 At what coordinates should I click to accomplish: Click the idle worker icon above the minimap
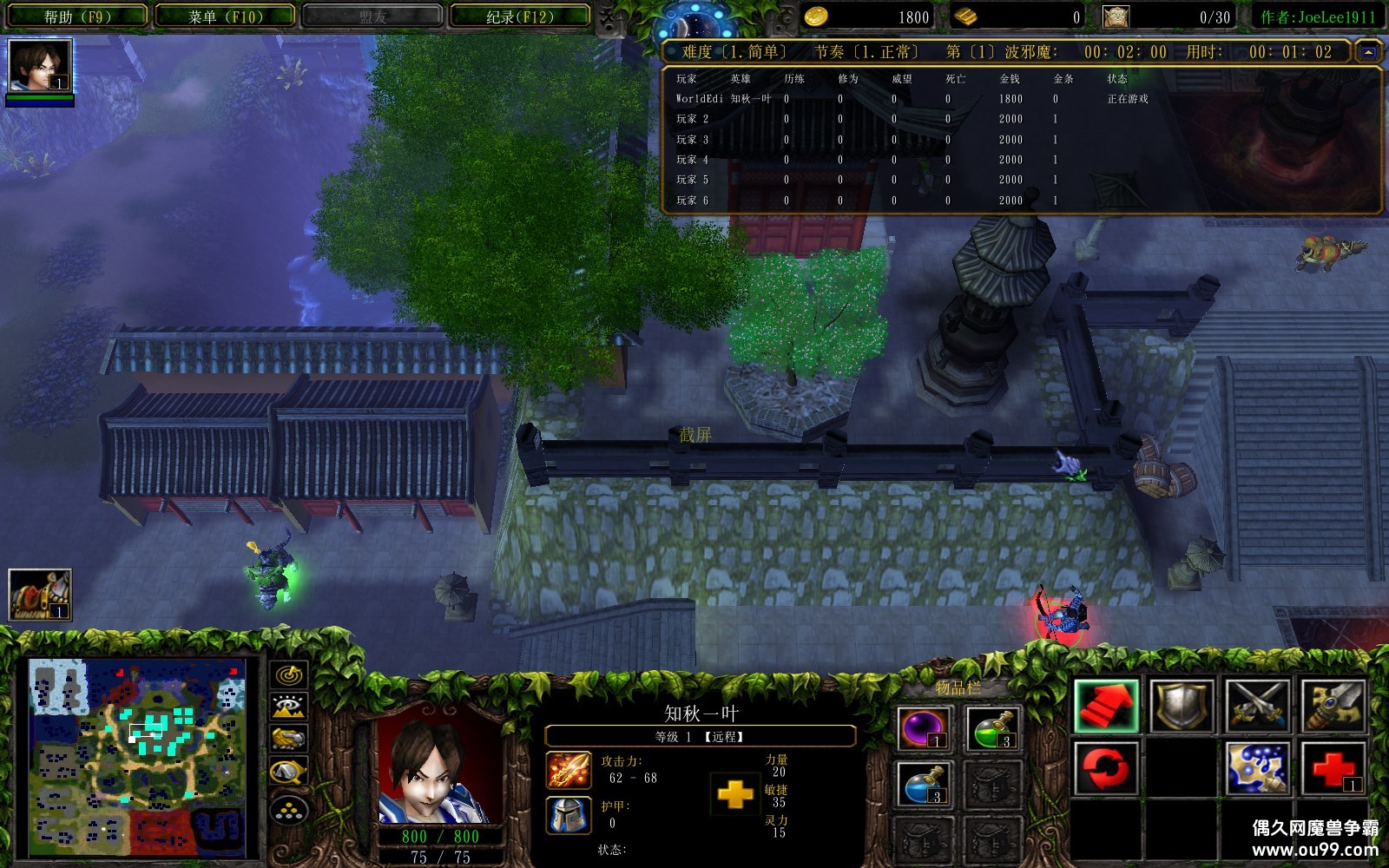coord(40,594)
